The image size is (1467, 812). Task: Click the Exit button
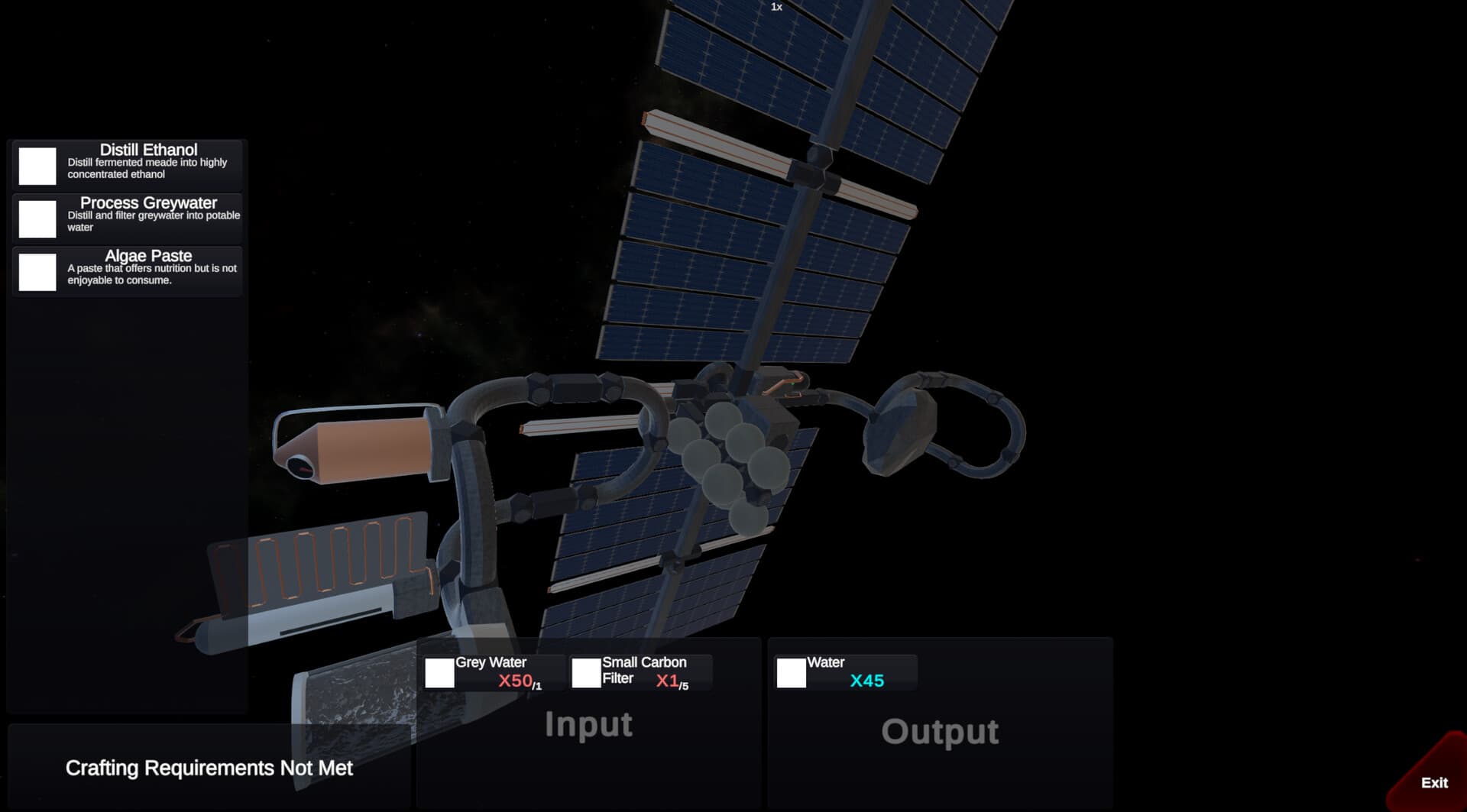[1433, 782]
